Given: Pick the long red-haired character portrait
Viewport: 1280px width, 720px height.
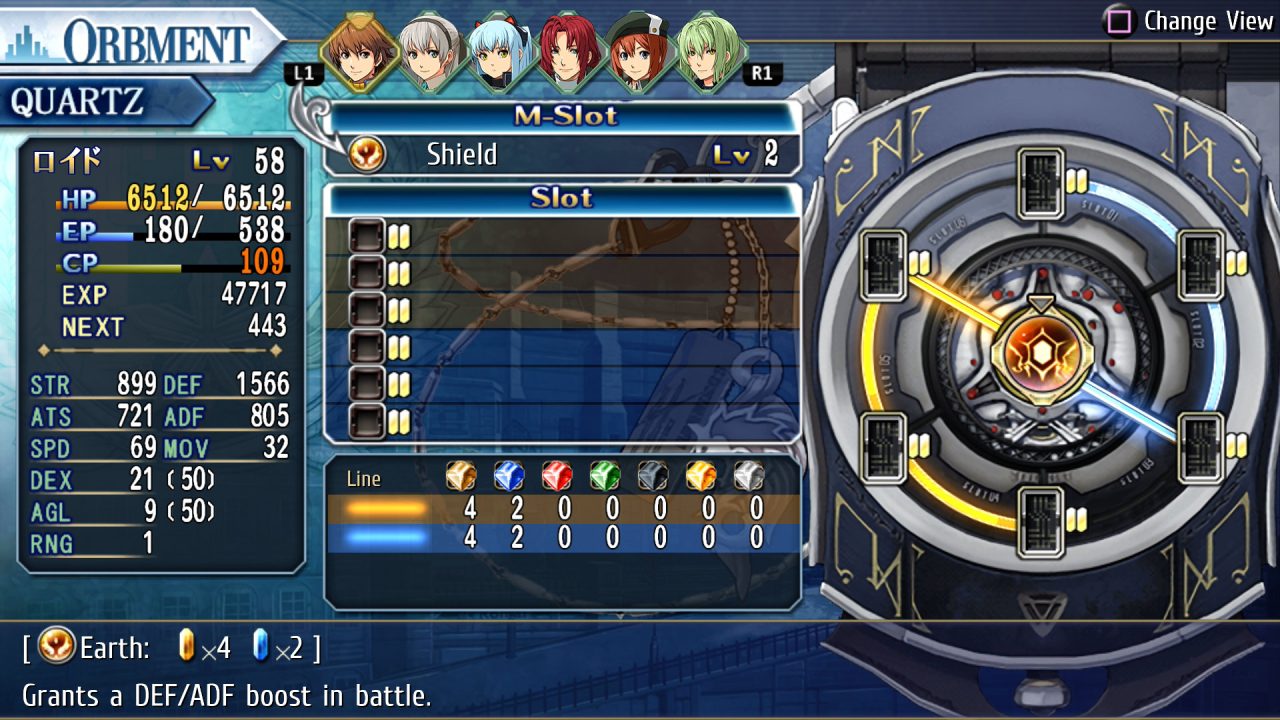Looking at the screenshot, I should (569, 51).
